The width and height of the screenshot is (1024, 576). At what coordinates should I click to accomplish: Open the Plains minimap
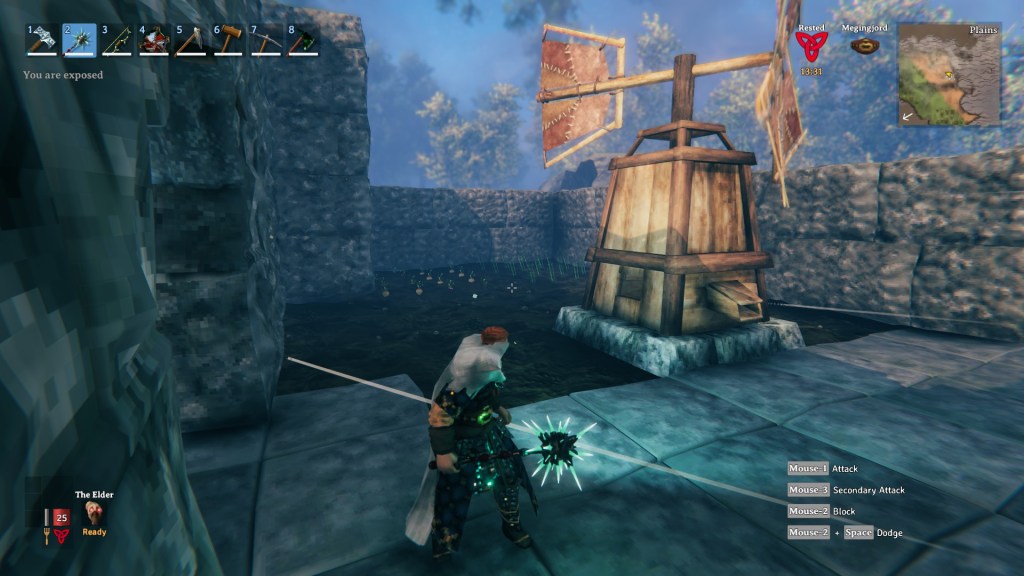coord(948,74)
